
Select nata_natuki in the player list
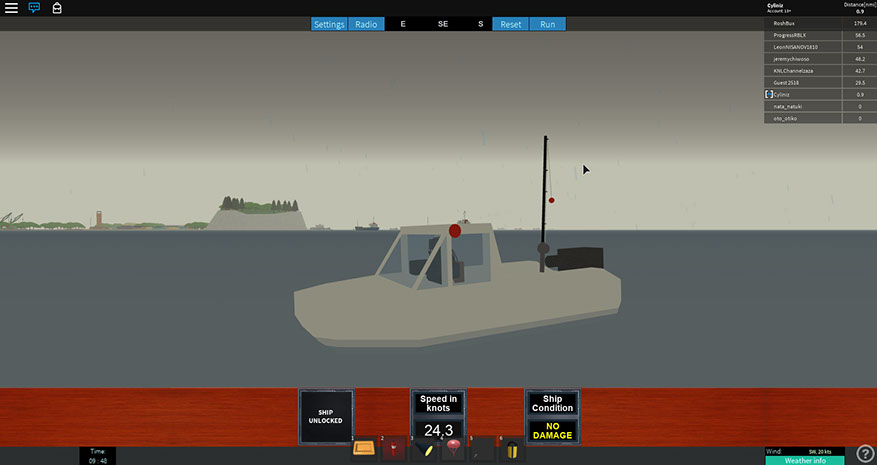point(789,106)
